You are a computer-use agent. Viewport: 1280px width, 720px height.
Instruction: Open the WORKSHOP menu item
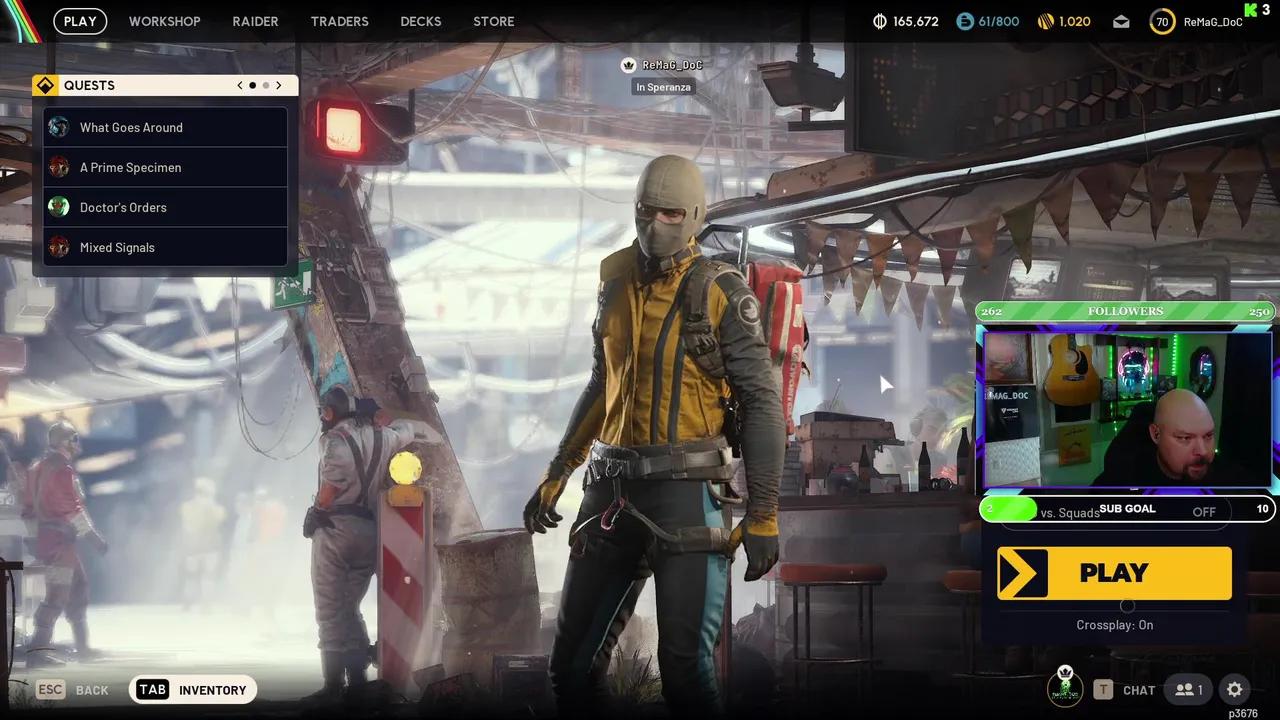(x=164, y=21)
